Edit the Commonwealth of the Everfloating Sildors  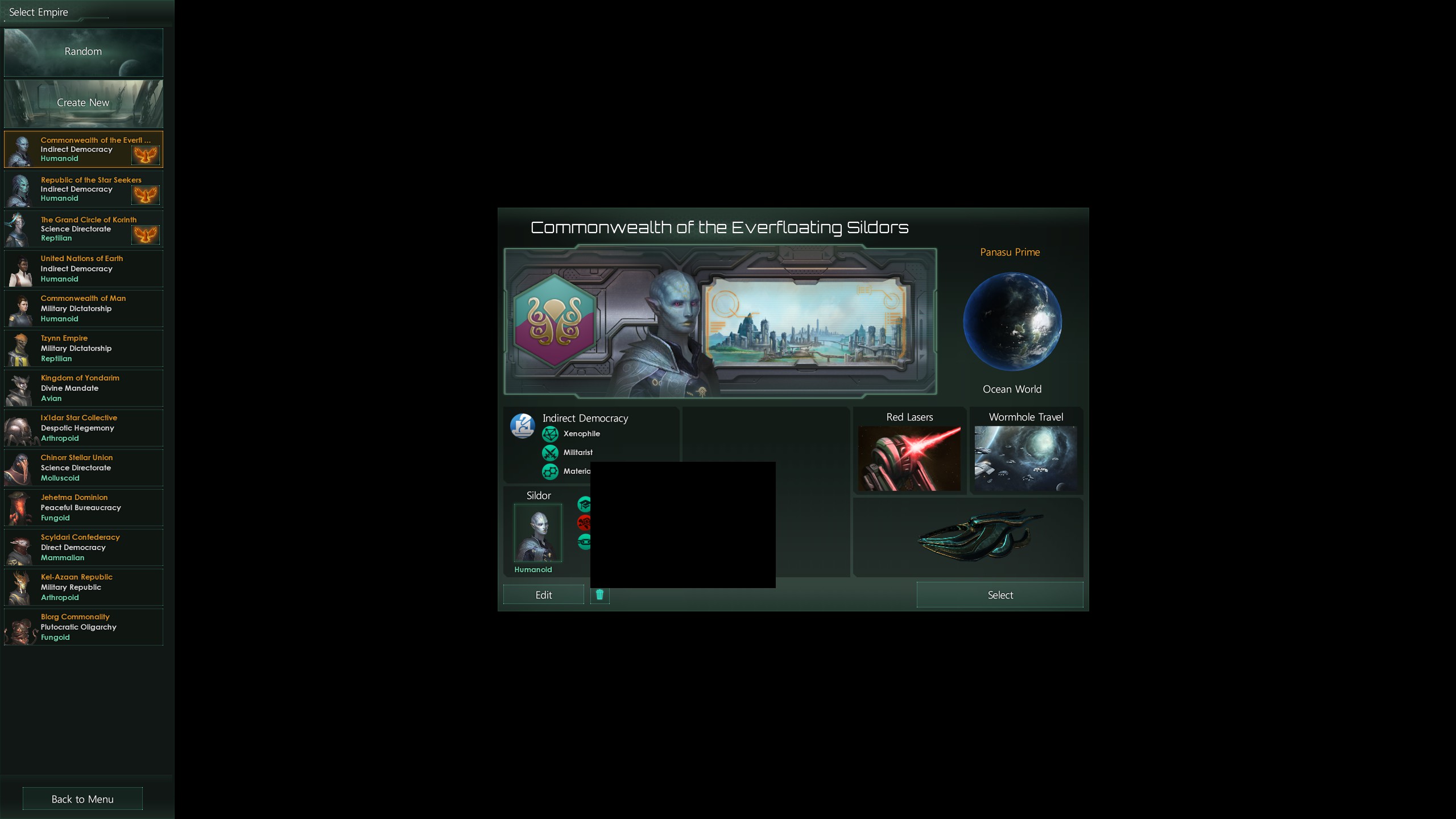[x=543, y=594]
